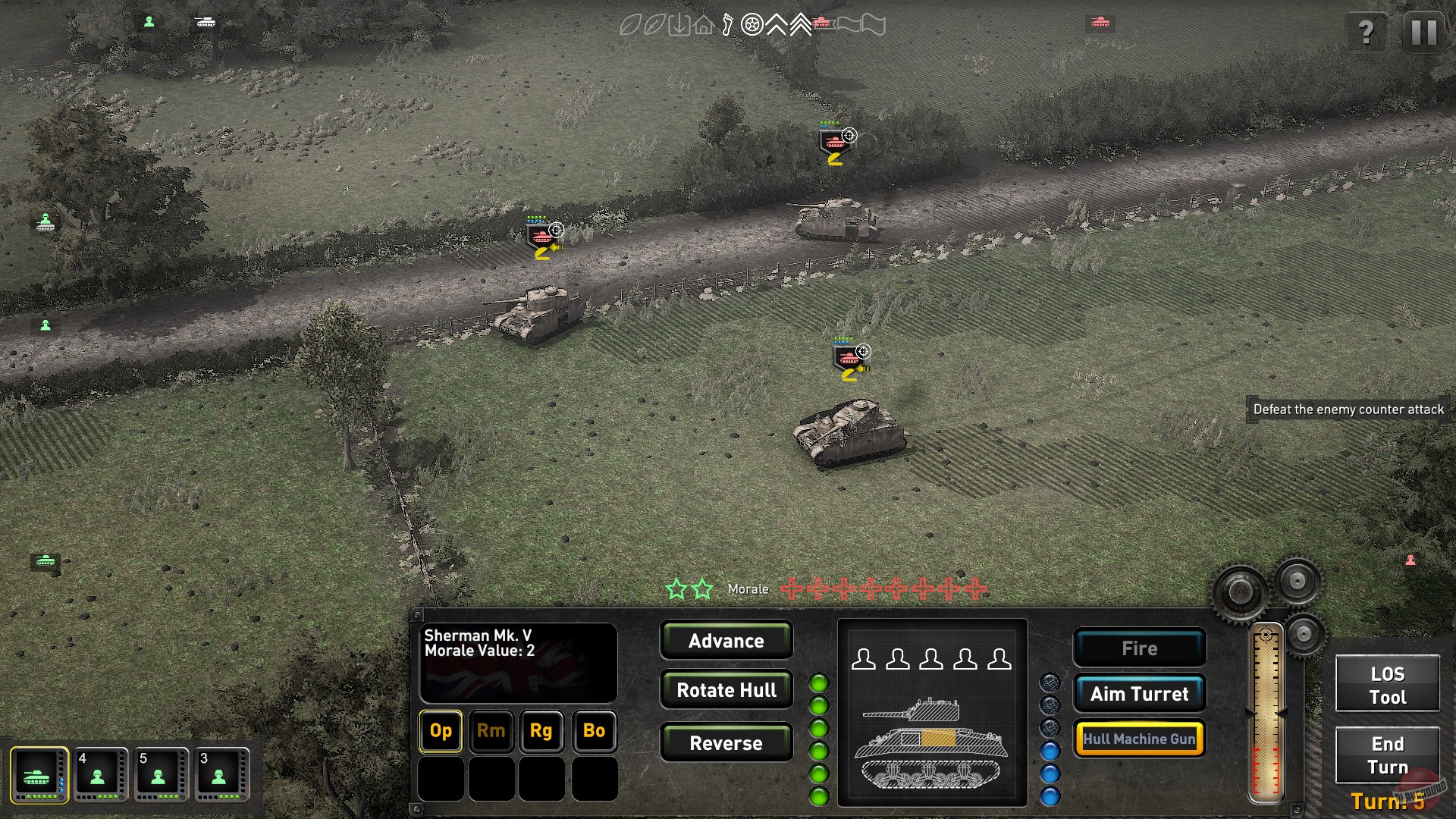This screenshot has width=1456, height=819.
Task: Toggle the Op mode button
Action: coord(440,731)
